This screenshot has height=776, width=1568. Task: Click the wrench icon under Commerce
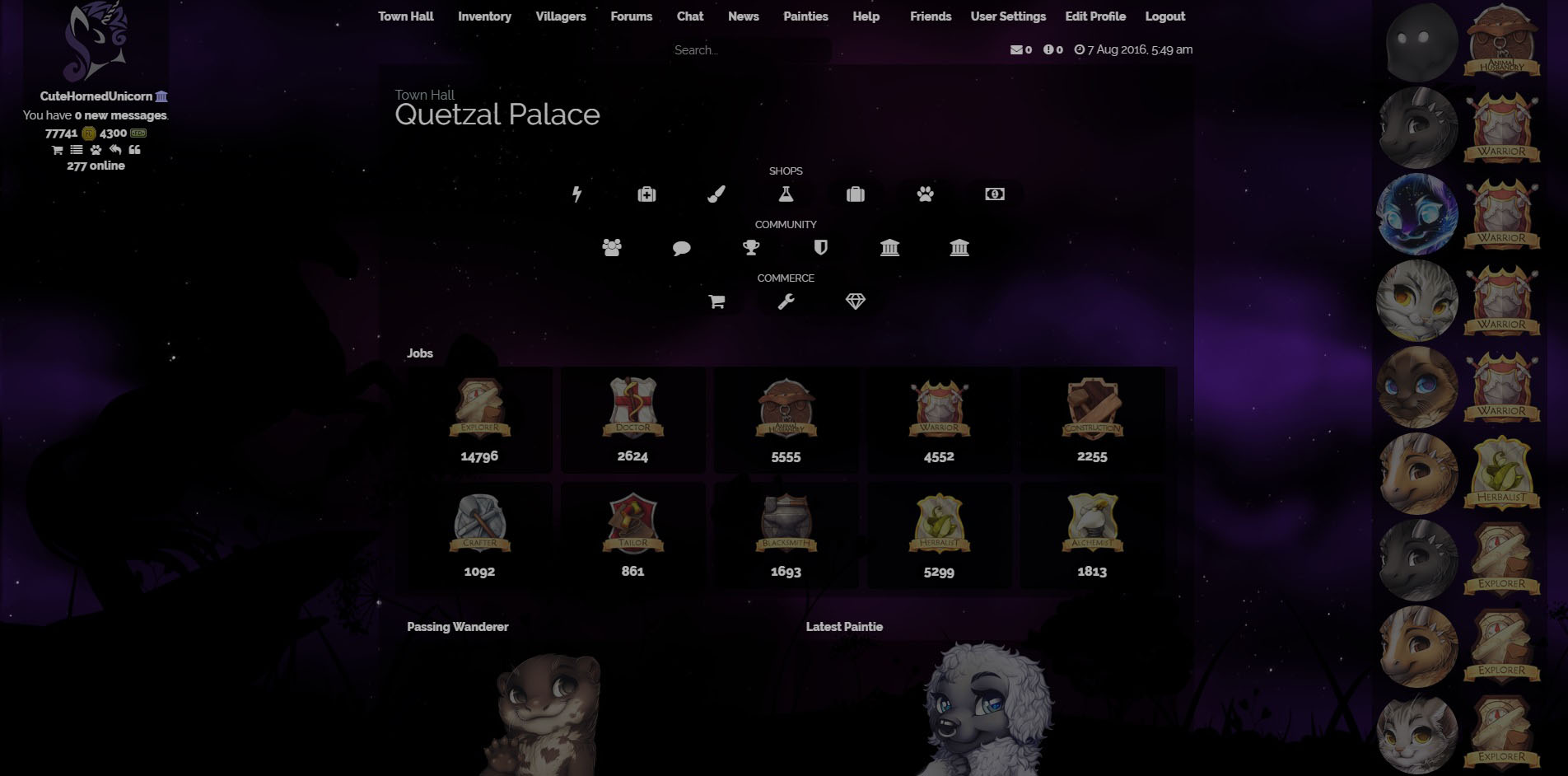pyautogui.click(x=786, y=302)
